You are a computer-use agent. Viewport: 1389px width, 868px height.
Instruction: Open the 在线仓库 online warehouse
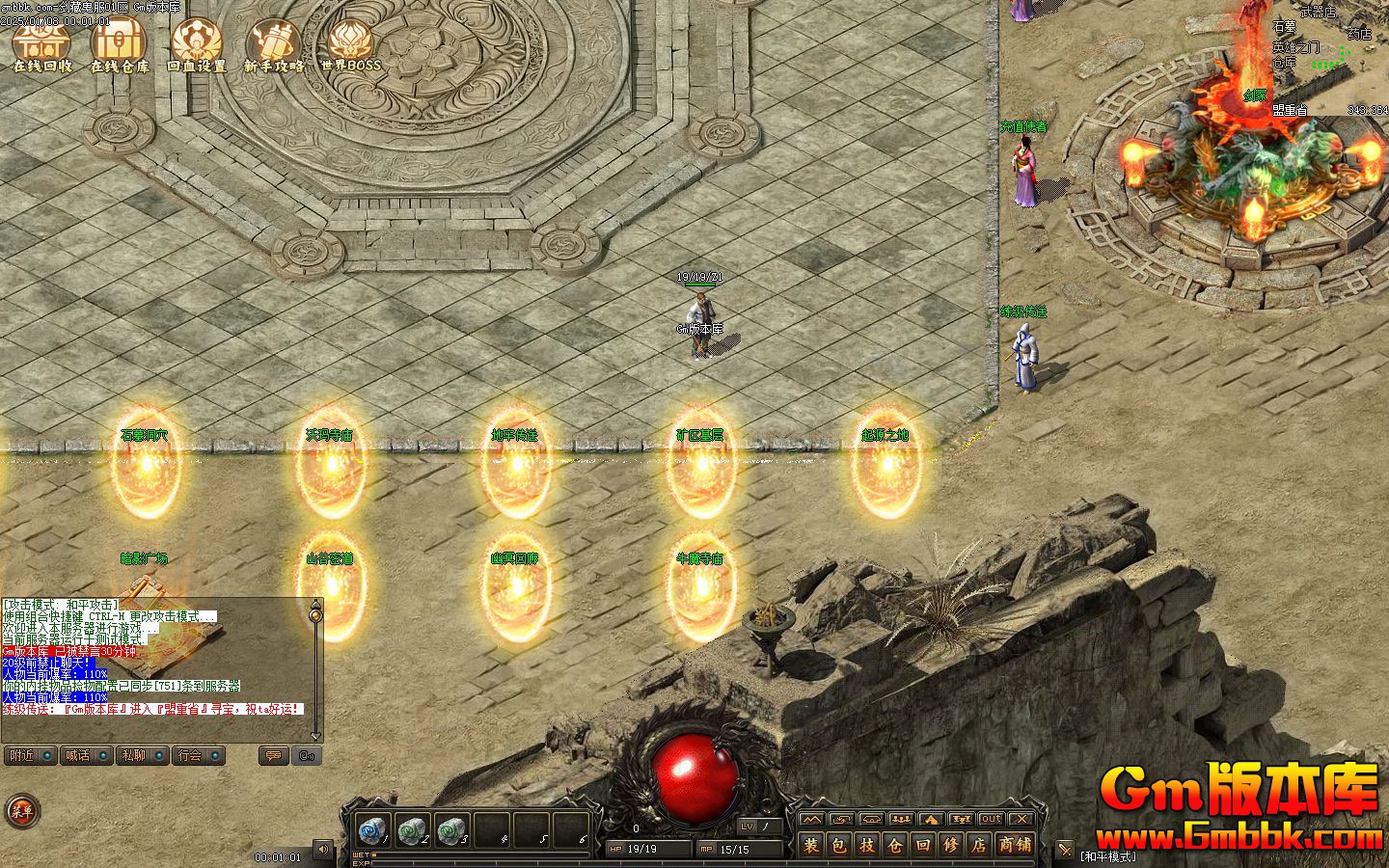(x=120, y=46)
